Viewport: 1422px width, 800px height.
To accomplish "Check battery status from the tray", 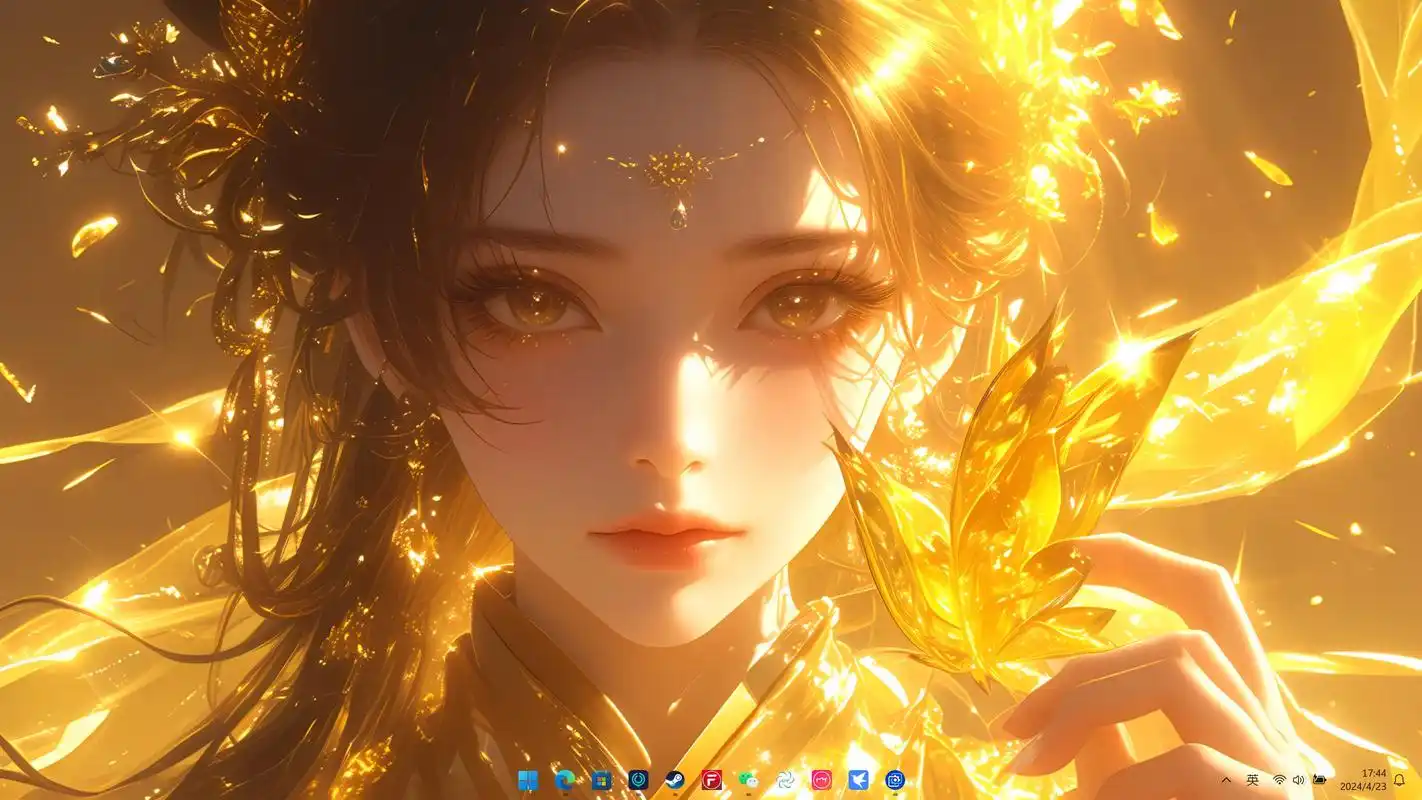I will [x=1319, y=780].
